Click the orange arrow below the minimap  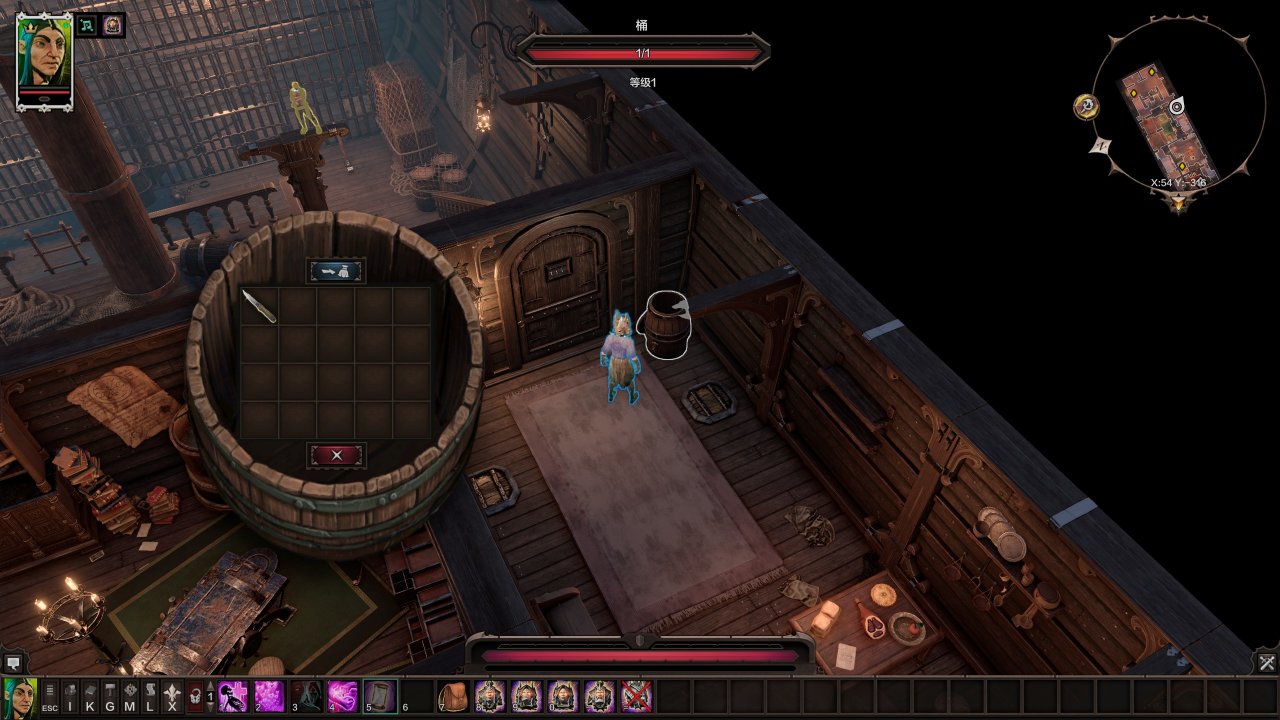coord(1181,203)
